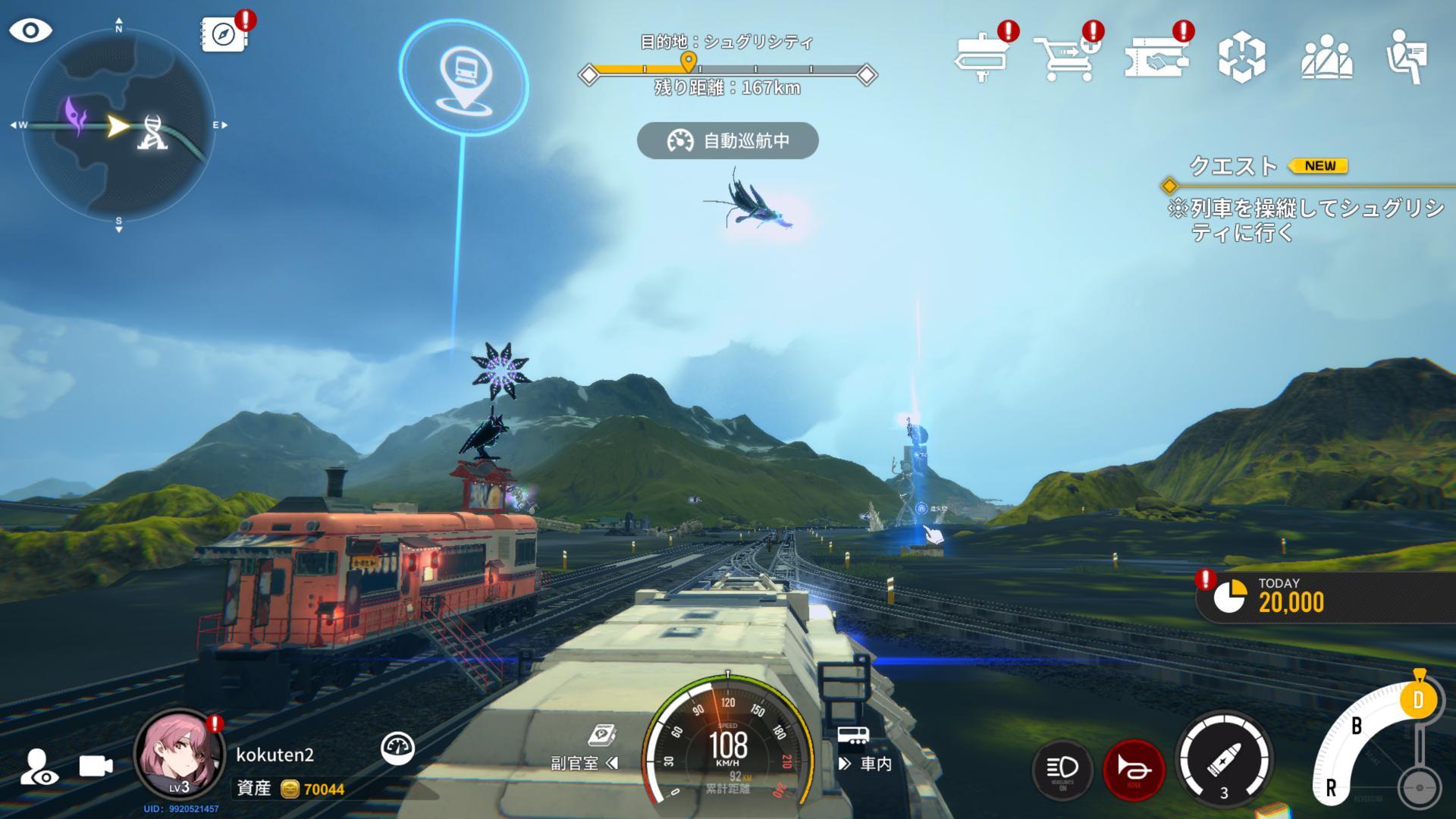Click the 自動巡航中 auto-cruise button

[728, 141]
